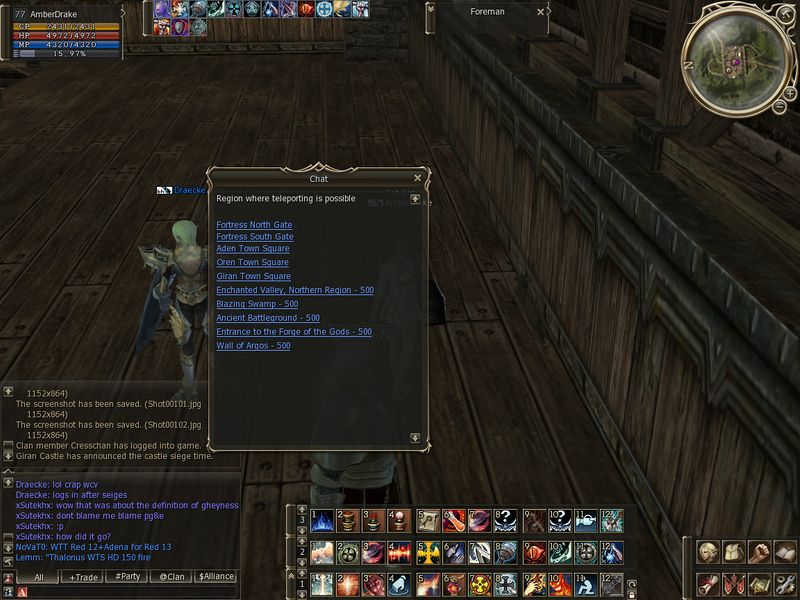Image resolution: width=800 pixels, height=600 pixels.
Task: Switch to the +Trade chat tab
Action: tap(85, 577)
